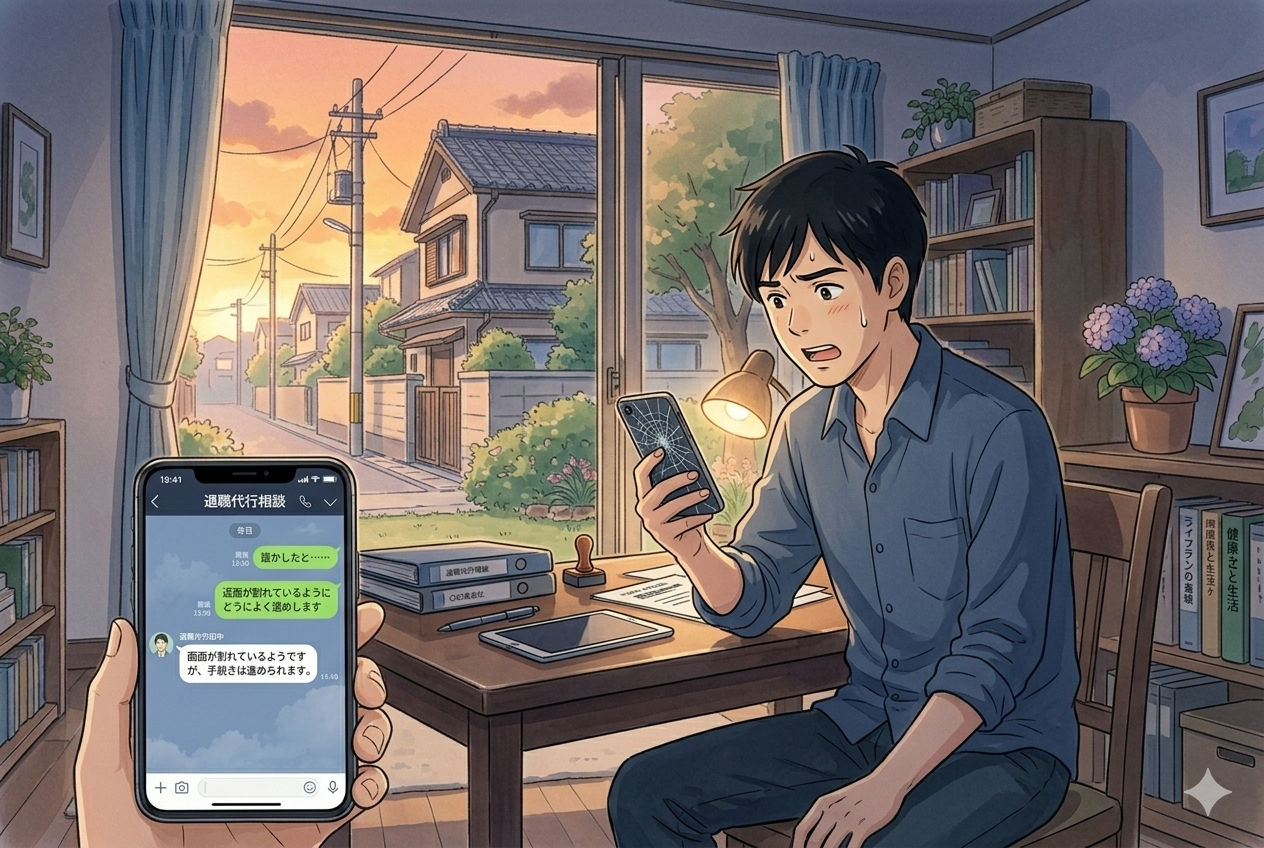Select the agent's profile avatar in chat
The height and width of the screenshot is (848, 1264).
pyautogui.click(x=159, y=645)
